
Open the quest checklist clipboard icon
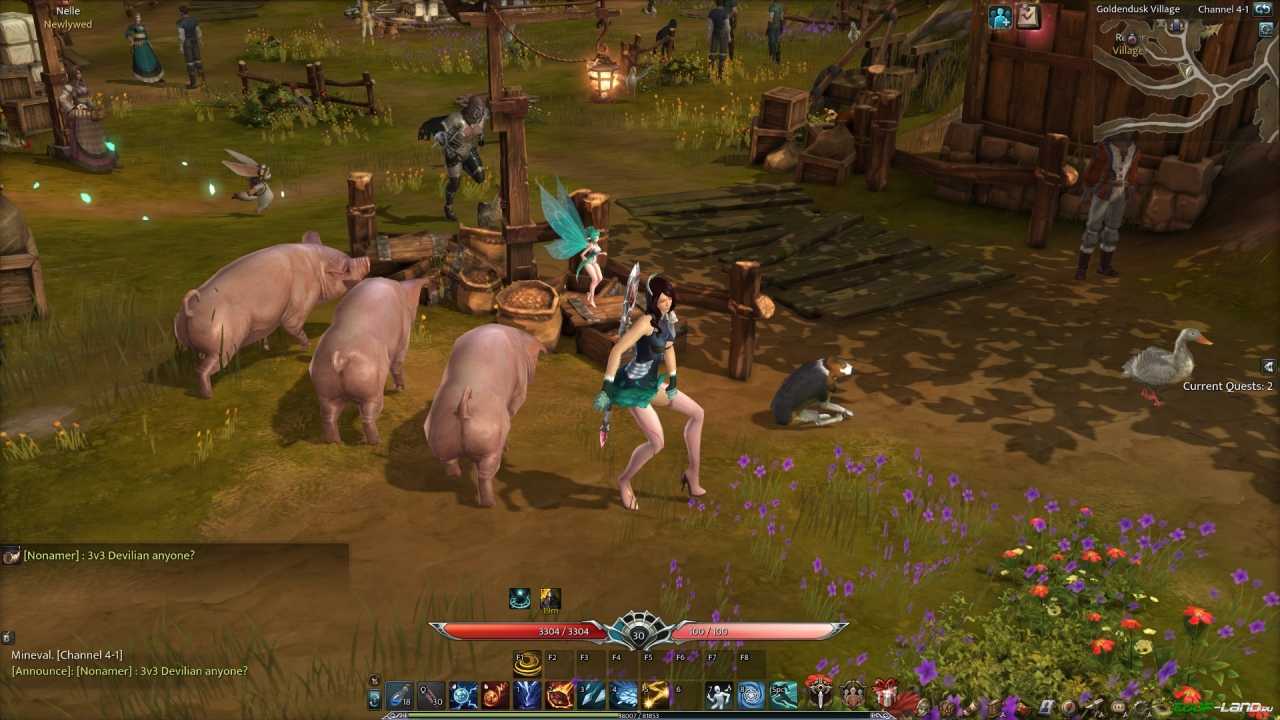[x=1028, y=16]
